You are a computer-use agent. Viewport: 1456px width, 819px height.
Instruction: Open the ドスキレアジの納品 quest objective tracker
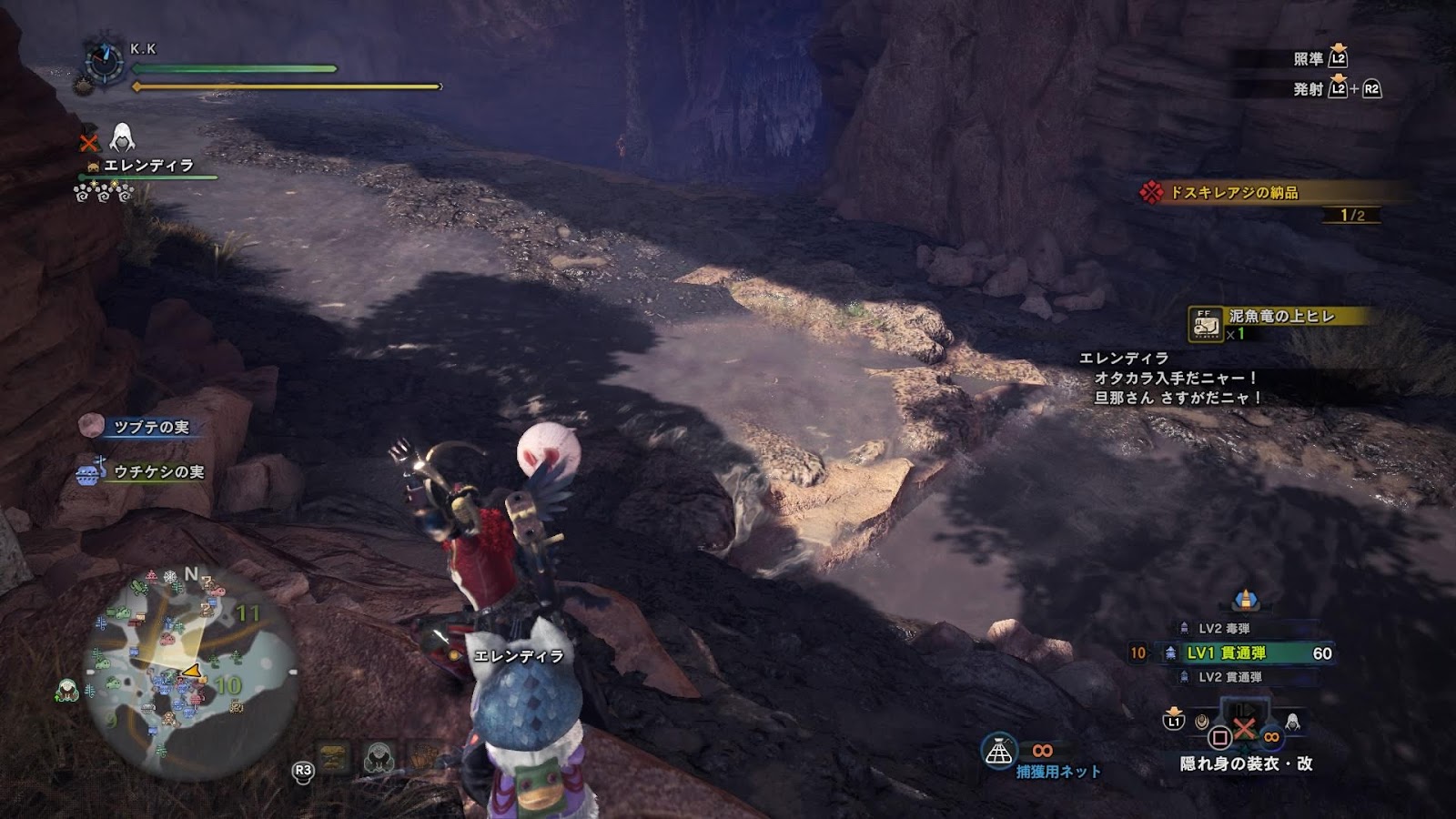[1233, 193]
